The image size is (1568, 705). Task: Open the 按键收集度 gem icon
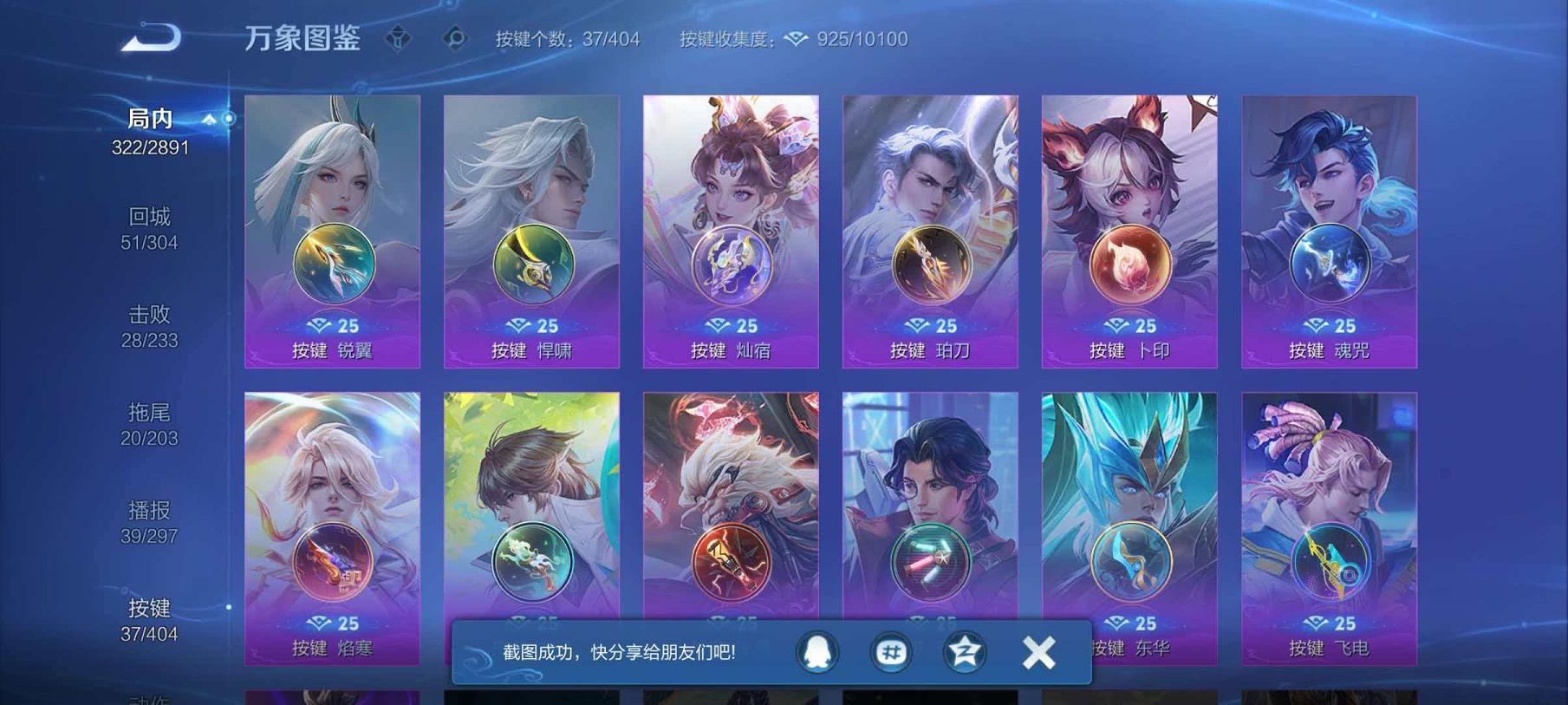(x=794, y=38)
